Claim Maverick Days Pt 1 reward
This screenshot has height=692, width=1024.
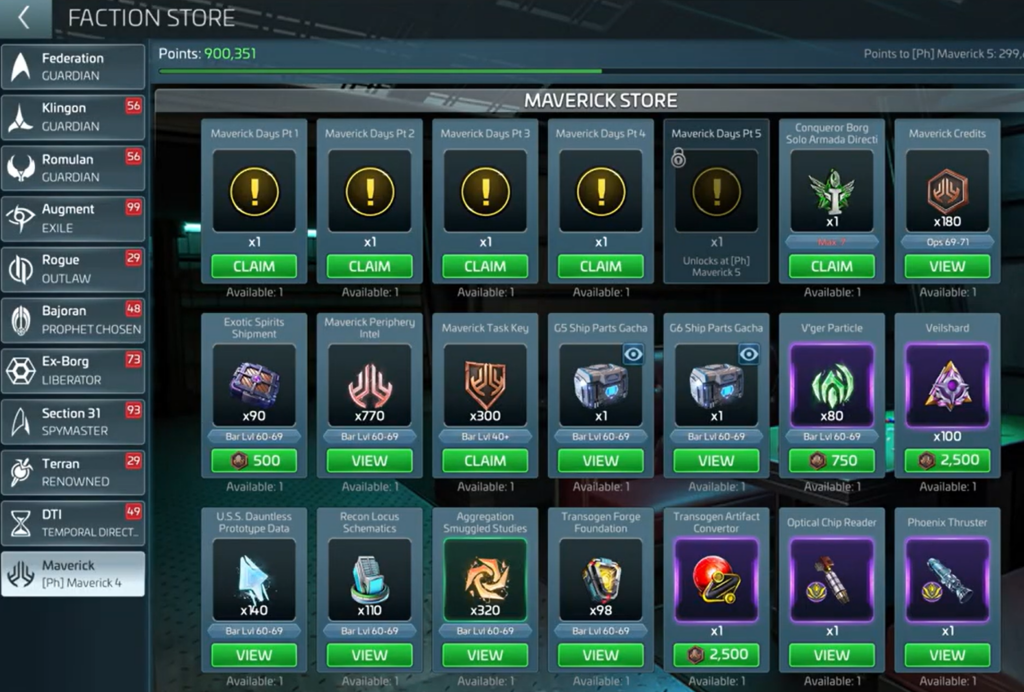click(x=254, y=267)
